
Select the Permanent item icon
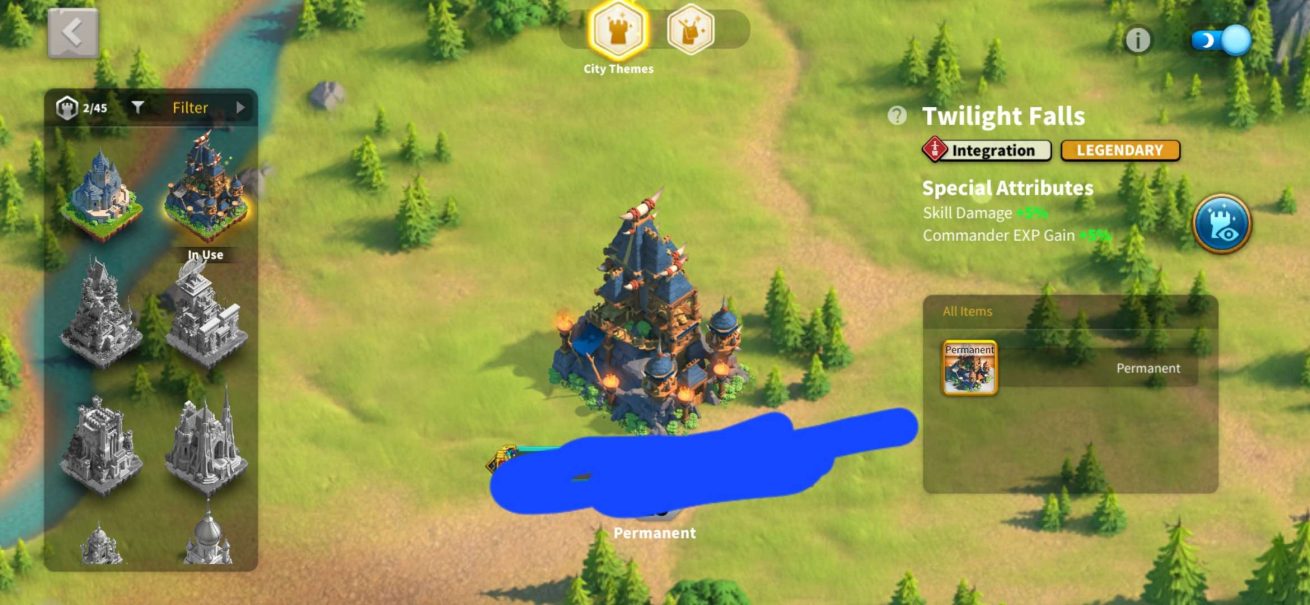tap(969, 368)
